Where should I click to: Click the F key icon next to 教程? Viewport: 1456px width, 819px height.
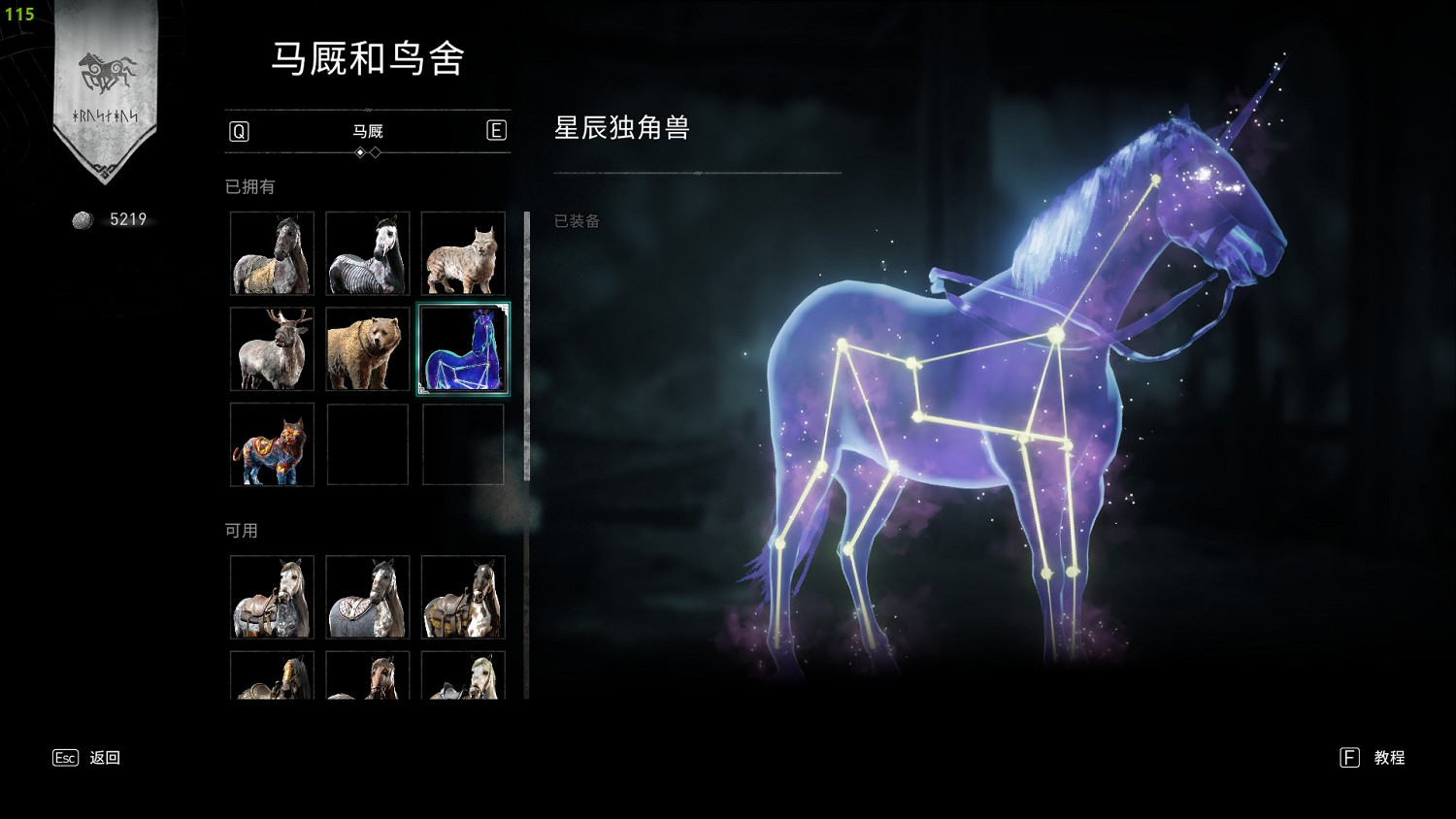1351,758
